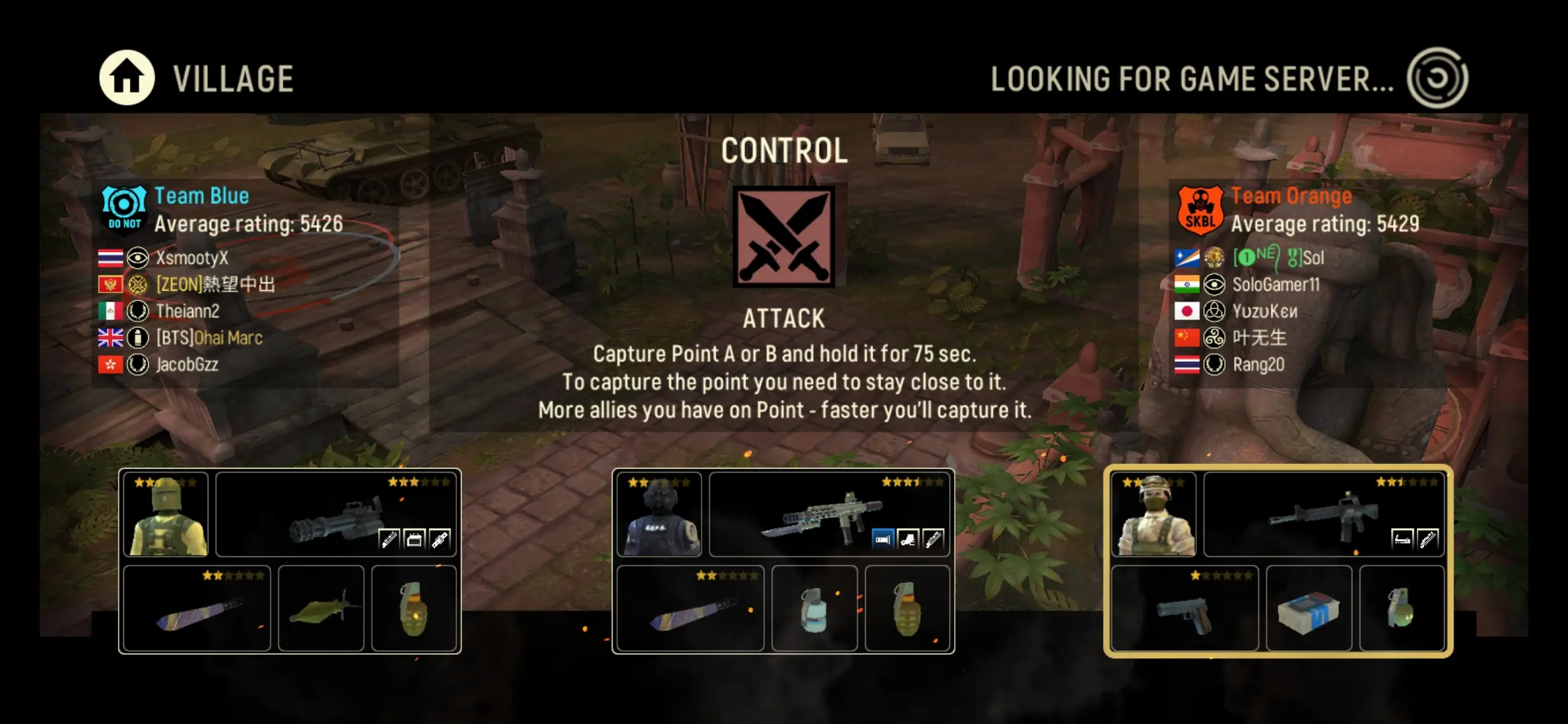Select player Theiann2 from the roster

(188, 311)
